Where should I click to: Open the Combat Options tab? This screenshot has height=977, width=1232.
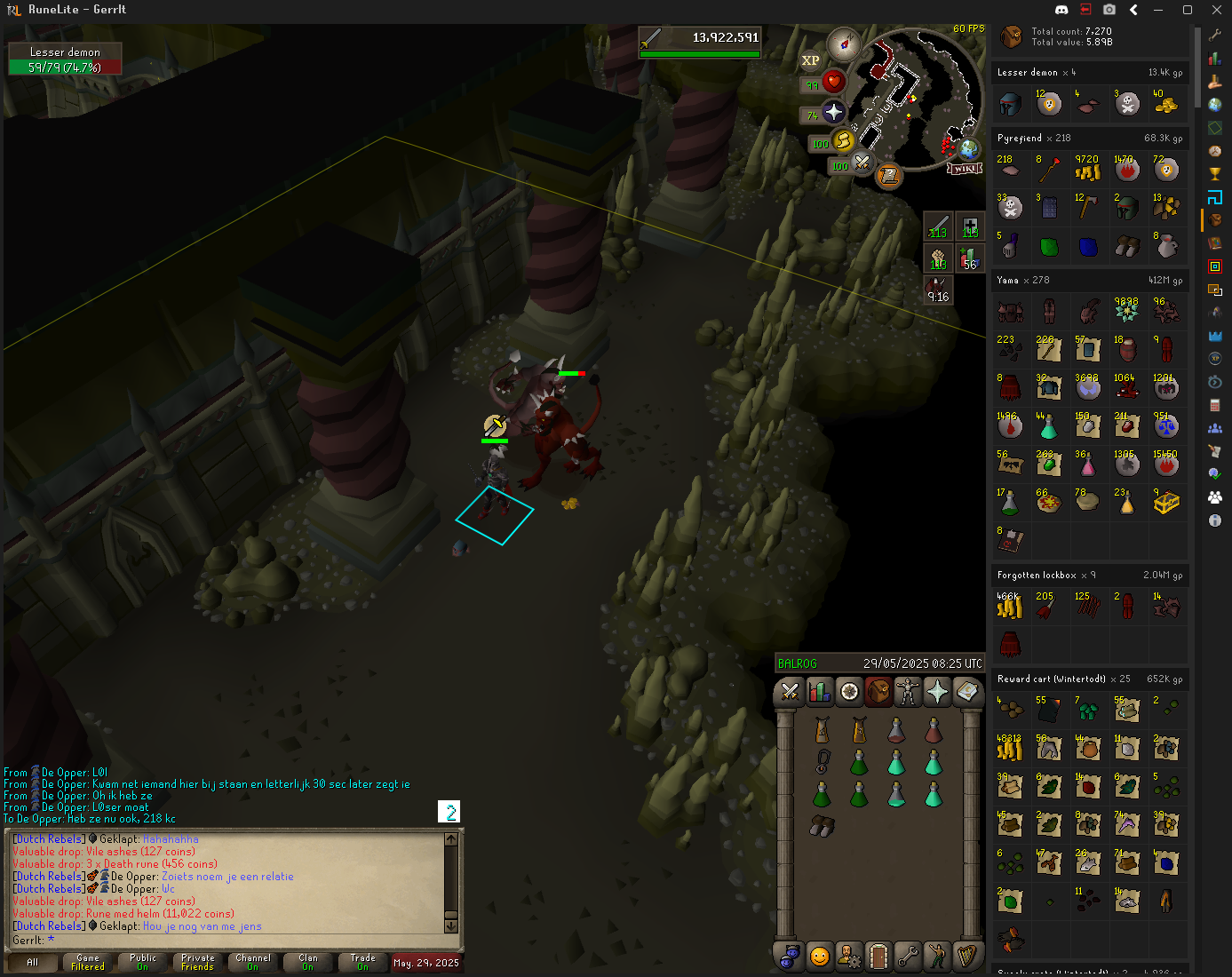click(790, 691)
